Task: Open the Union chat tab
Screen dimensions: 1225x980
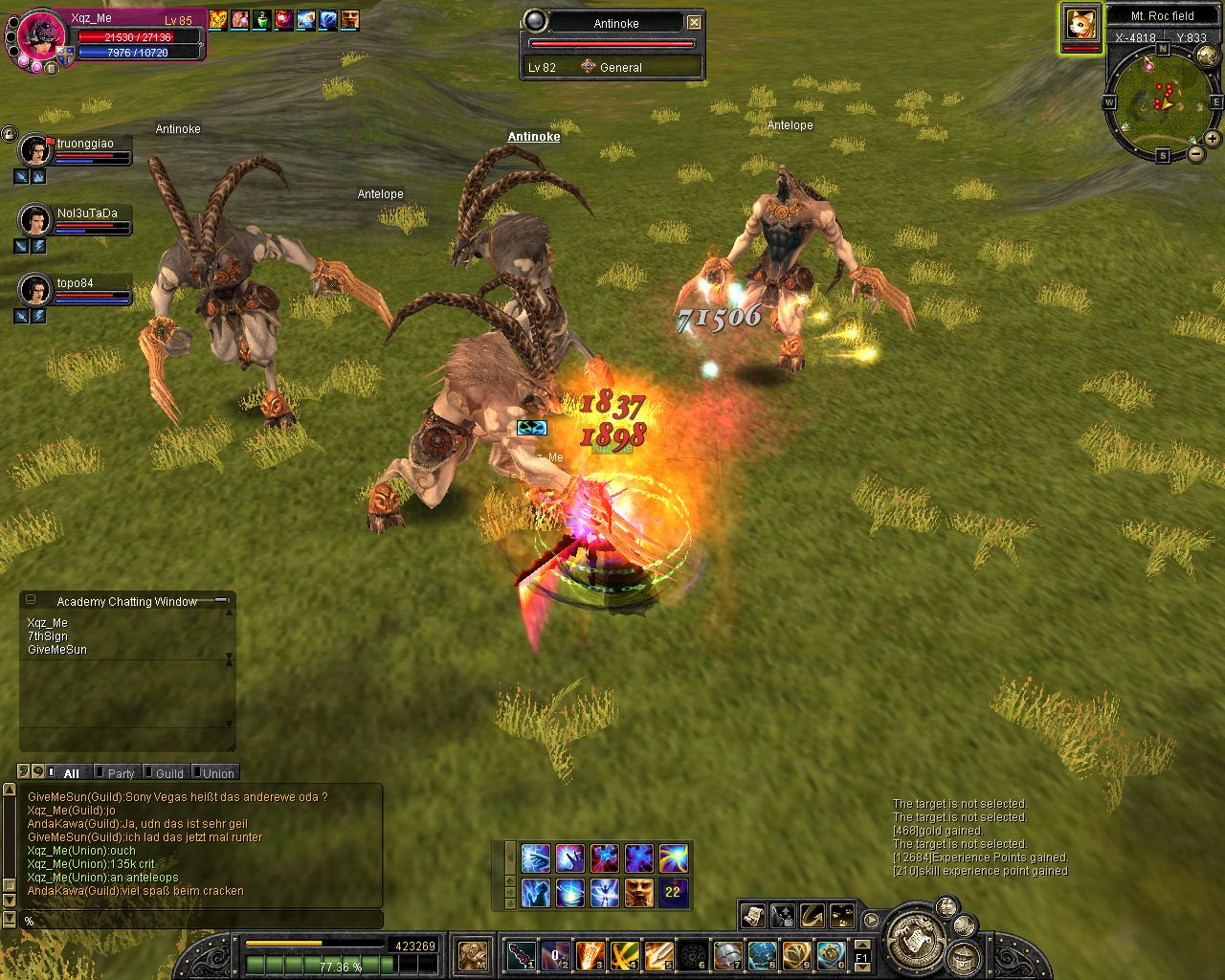Action: 218,773
